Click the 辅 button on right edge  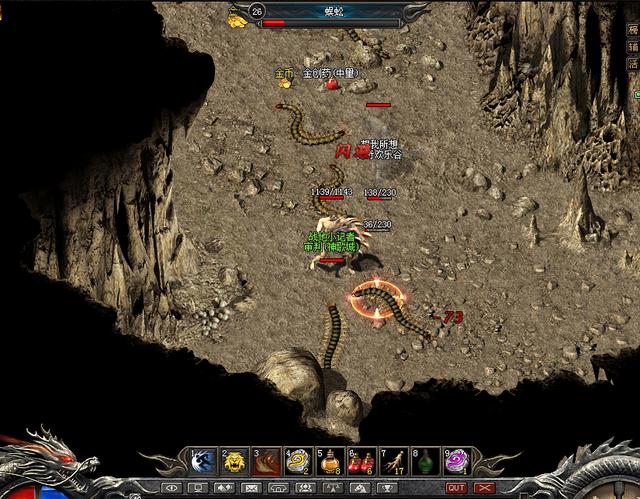tap(632, 46)
